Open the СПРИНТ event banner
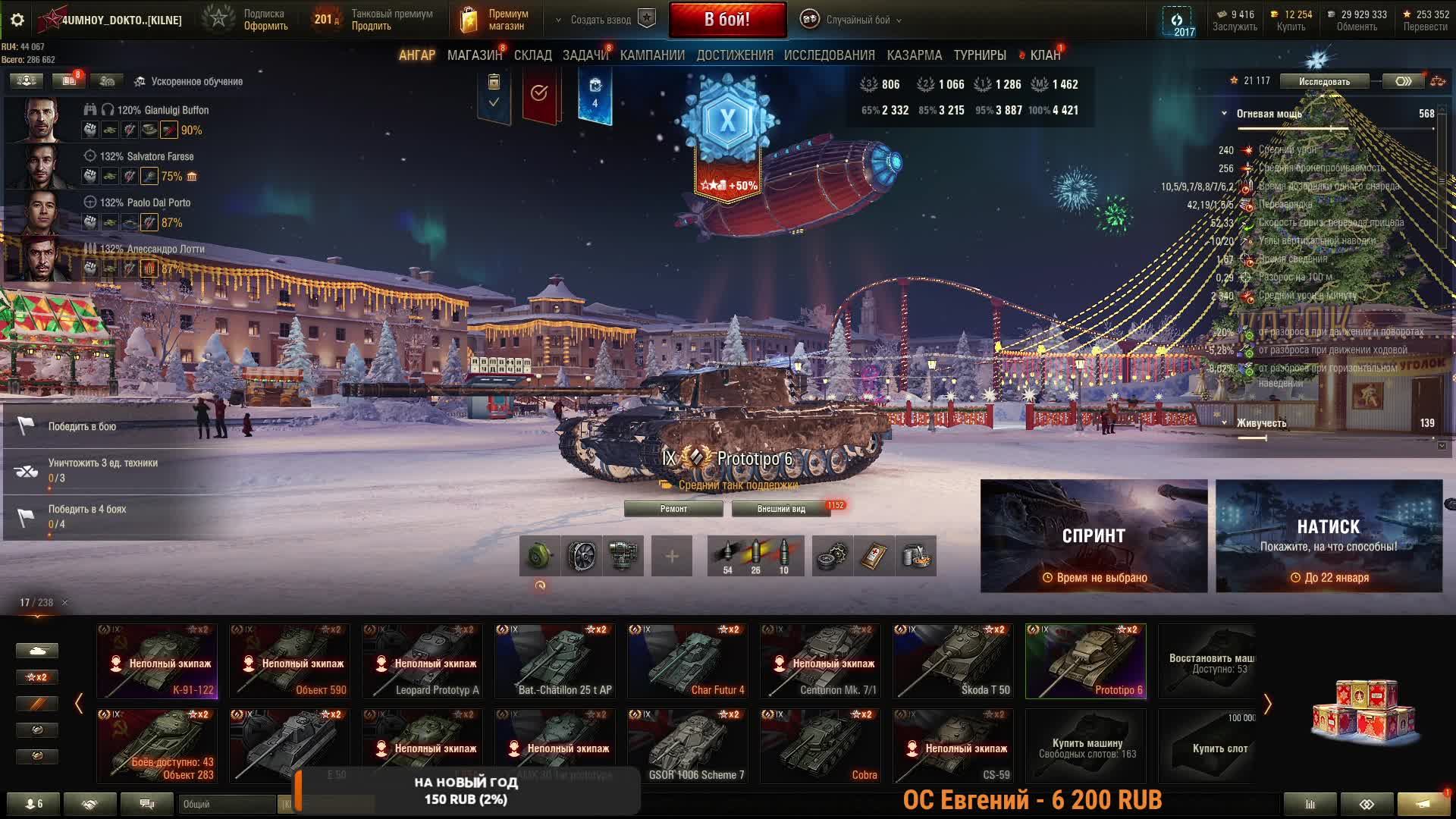 (1094, 535)
